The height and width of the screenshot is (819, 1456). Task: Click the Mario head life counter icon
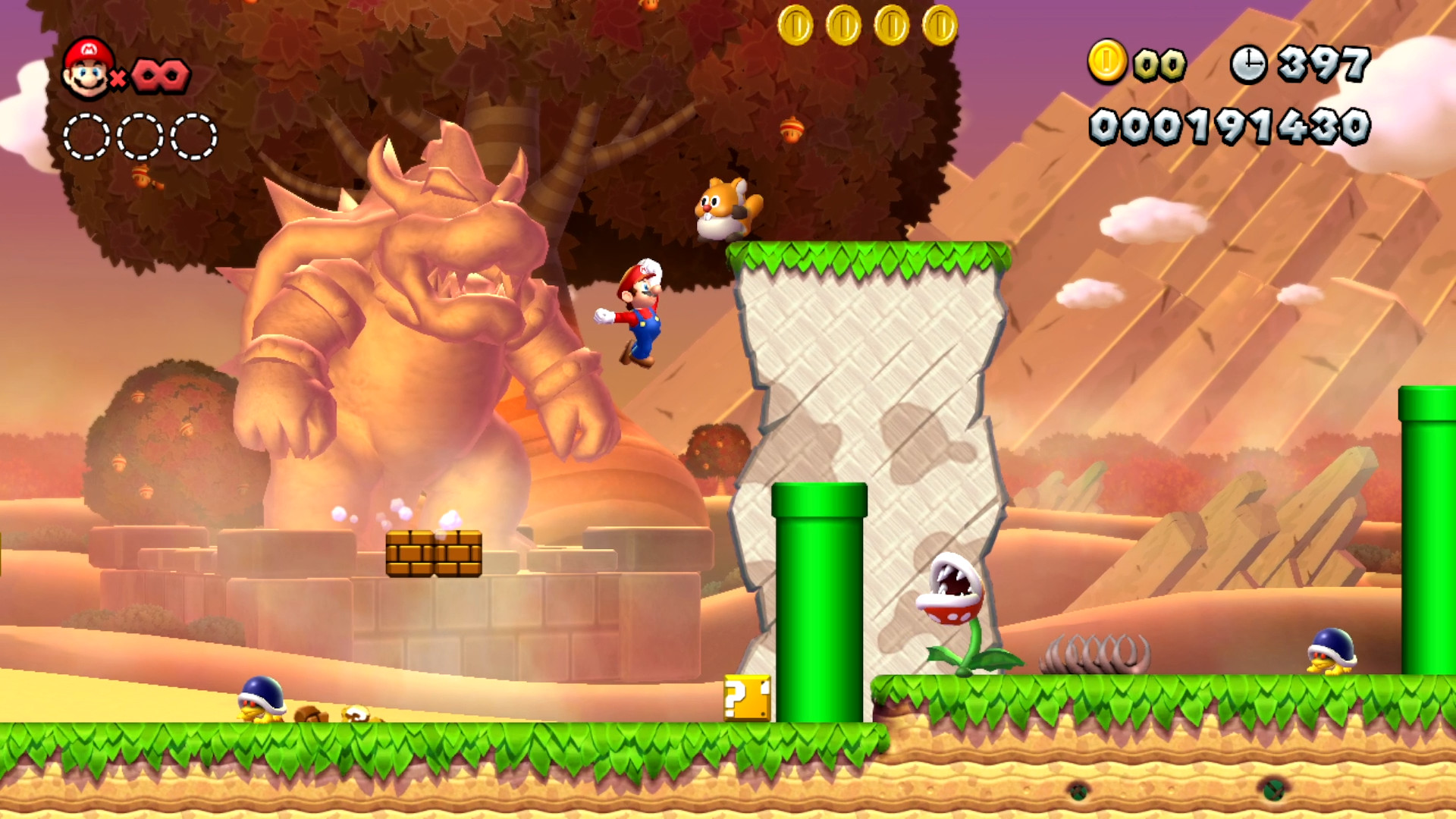[89, 71]
